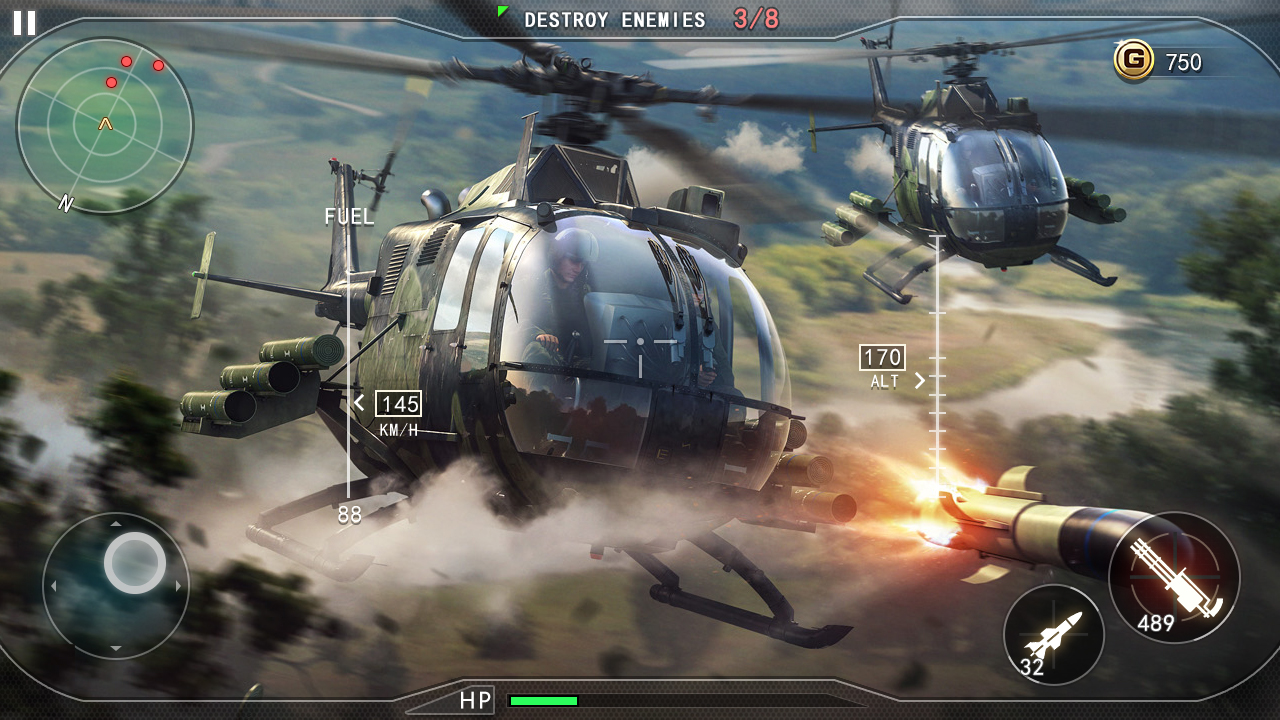1280x720 pixels.
Task: Click the FUEL gauge label
Action: [x=349, y=216]
